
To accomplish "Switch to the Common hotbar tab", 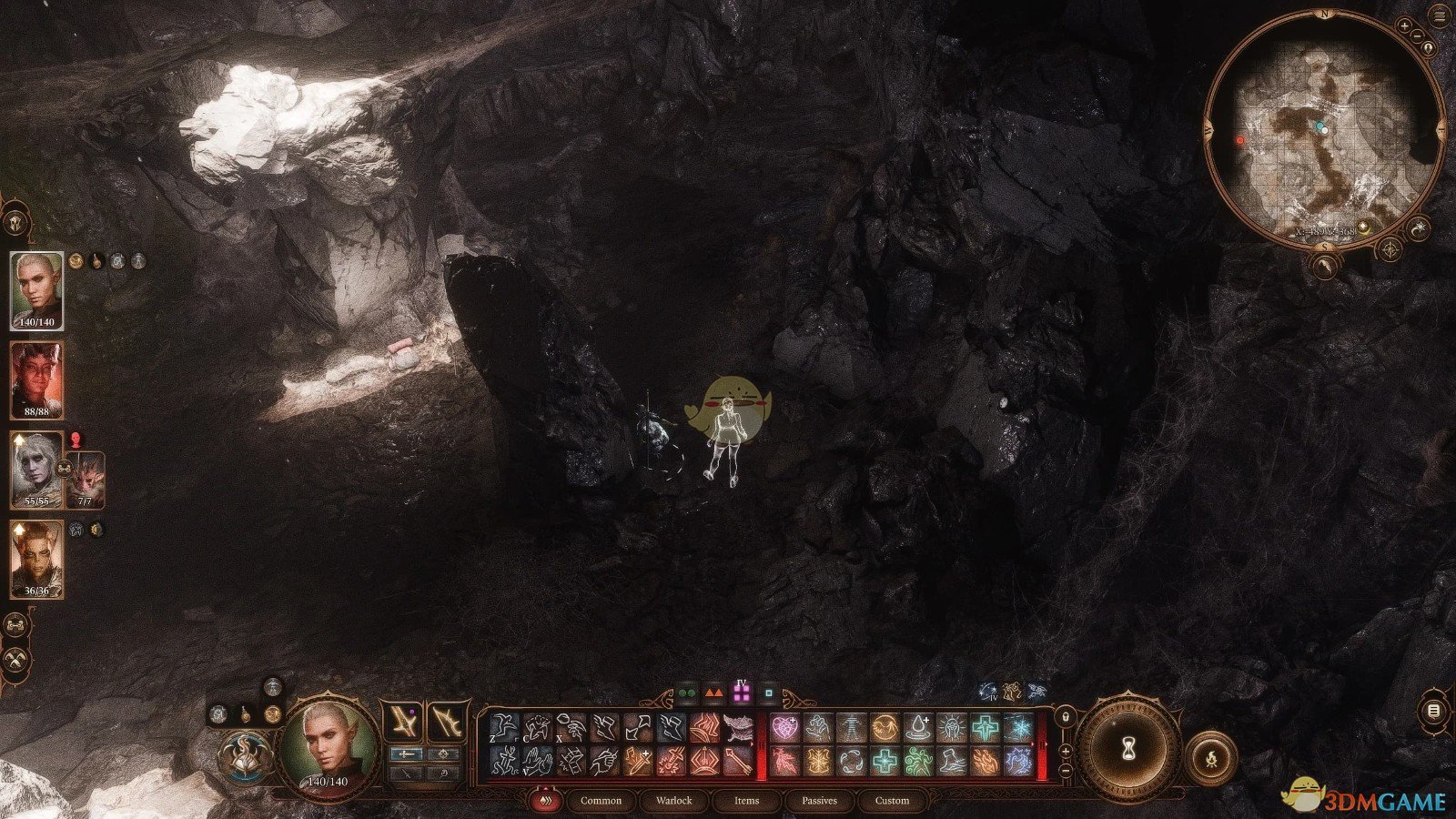I will tap(601, 801).
